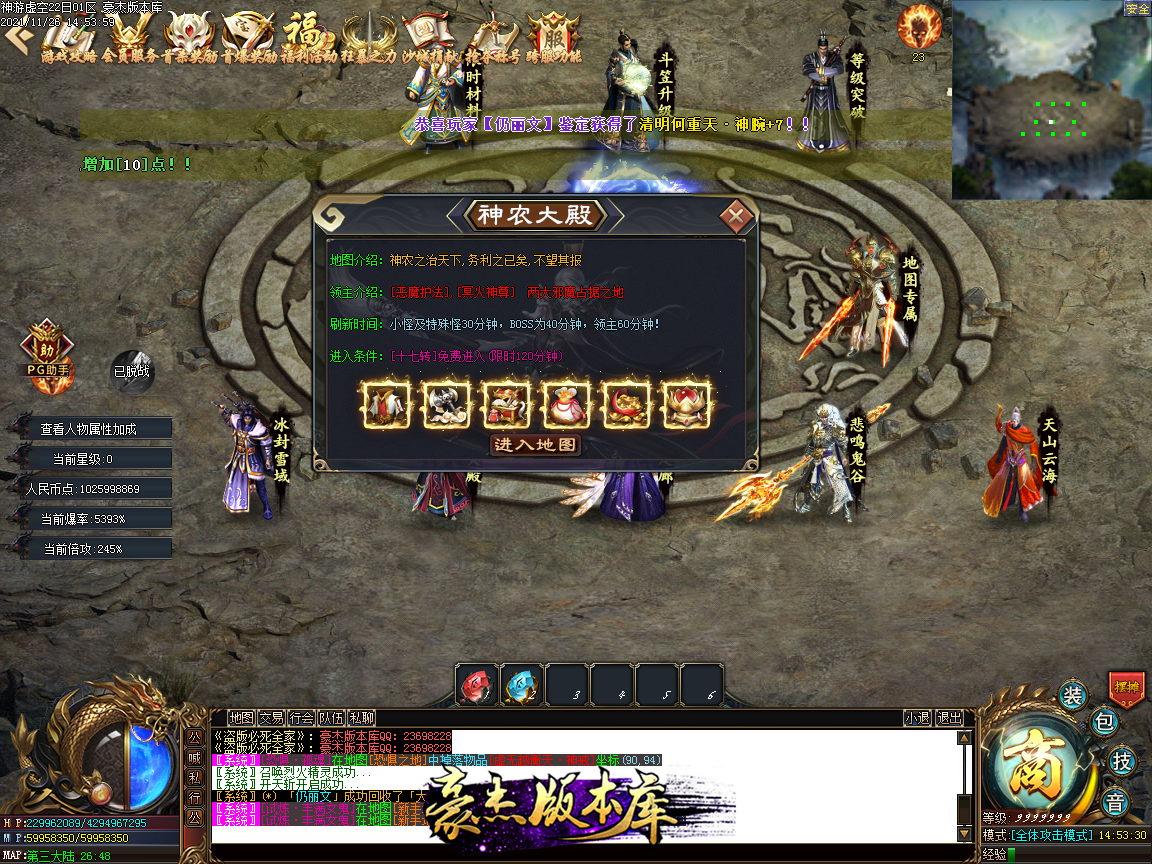Open the 摆摊 stall banner
The height and width of the screenshot is (864, 1152).
tap(1127, 688)
